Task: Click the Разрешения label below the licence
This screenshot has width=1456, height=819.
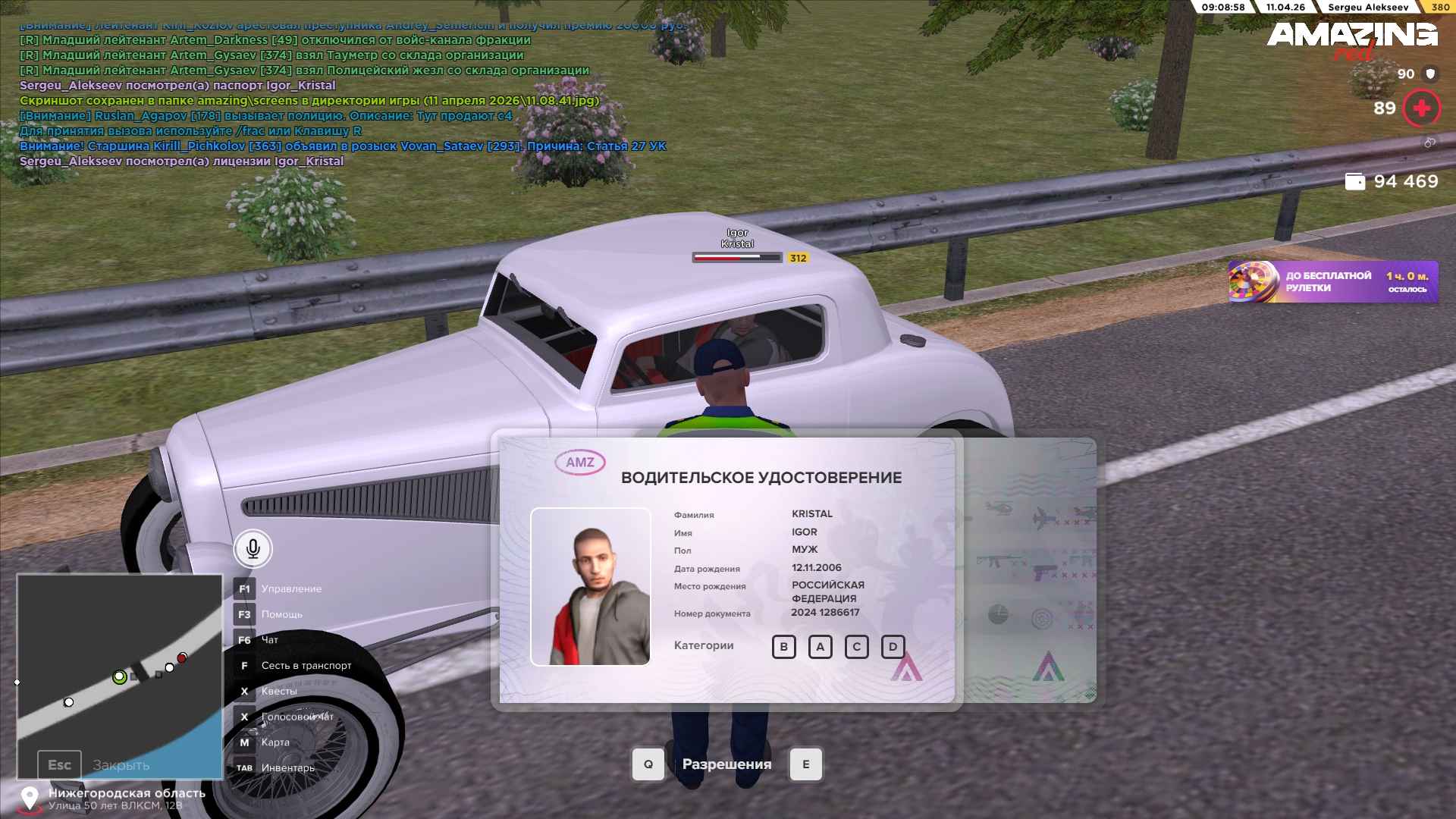Action: point(726,764)
